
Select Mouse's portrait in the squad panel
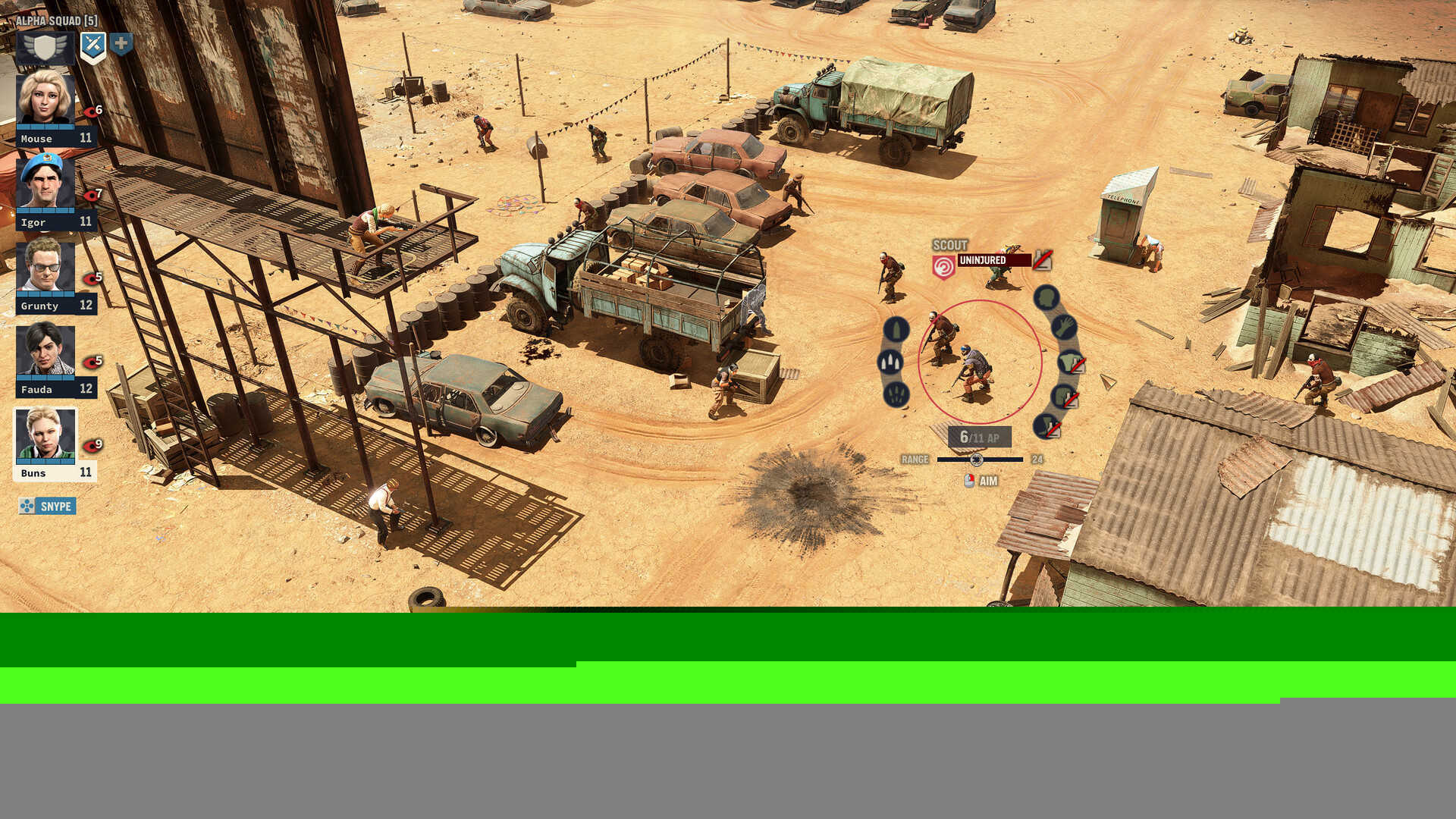tap(45, 99)
